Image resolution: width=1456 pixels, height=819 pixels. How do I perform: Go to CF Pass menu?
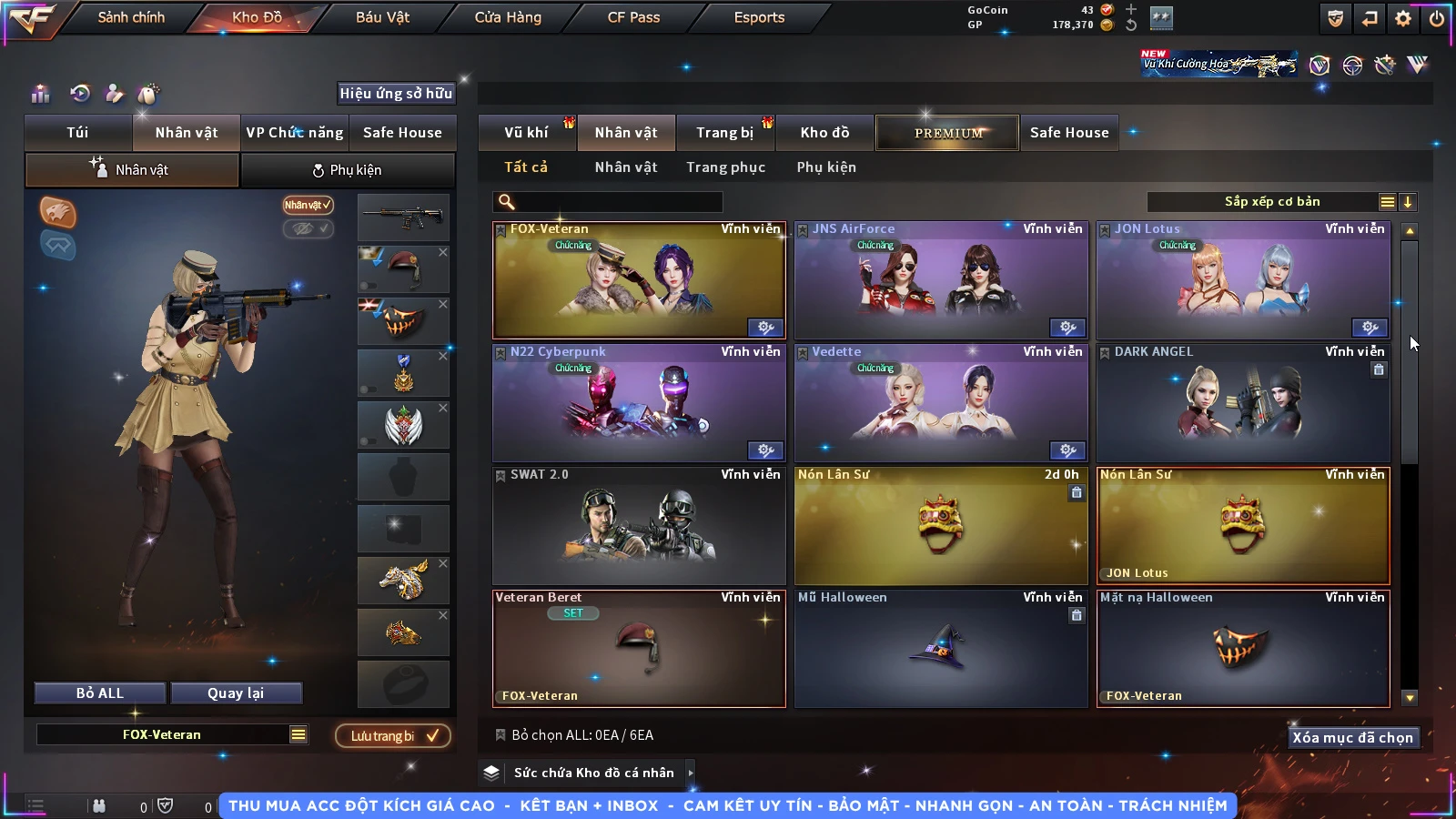pyautogui.click(x=633, y=17)
